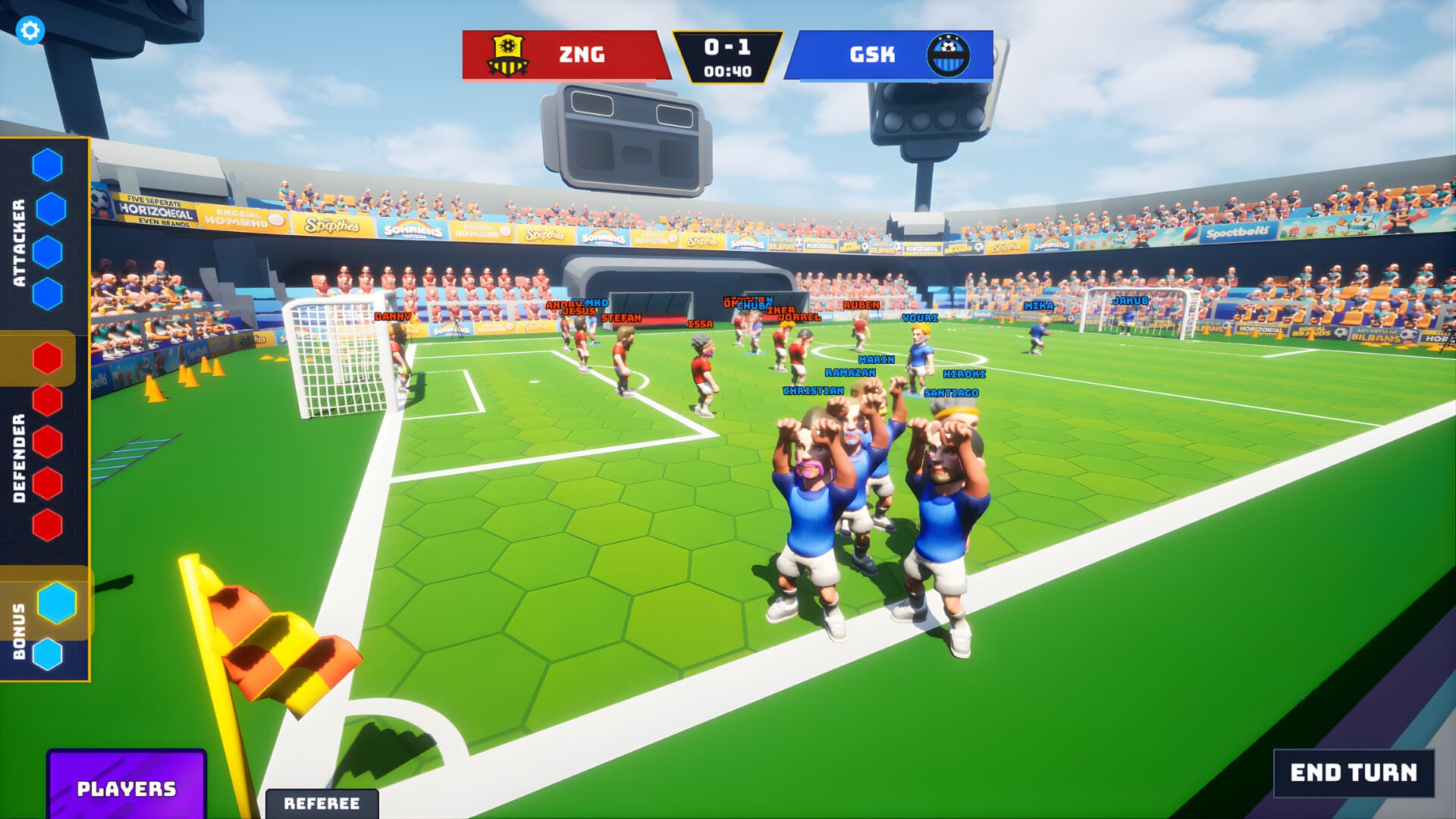Click the ZNG team crest
1456x819 pixels.
pyautogui.click(x=508, y=55)
